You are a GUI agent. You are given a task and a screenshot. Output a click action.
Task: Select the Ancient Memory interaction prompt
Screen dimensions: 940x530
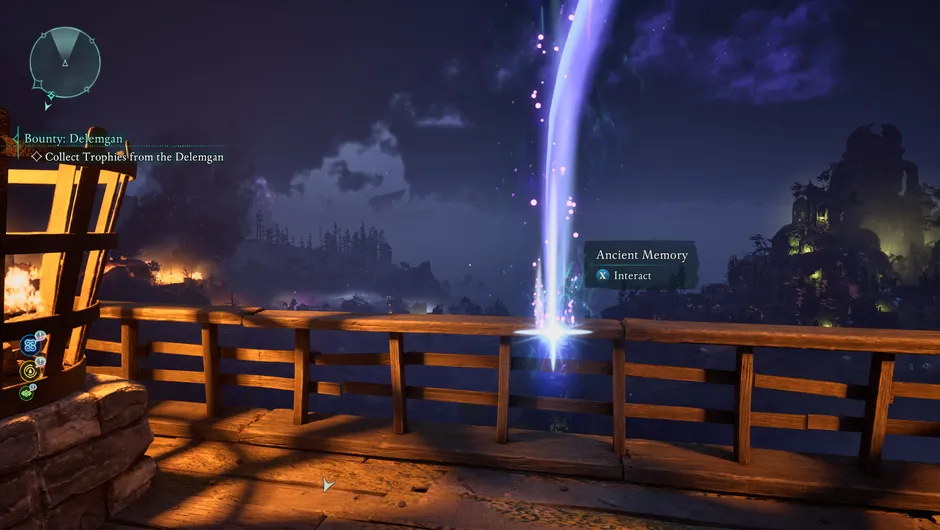[641, 265]
